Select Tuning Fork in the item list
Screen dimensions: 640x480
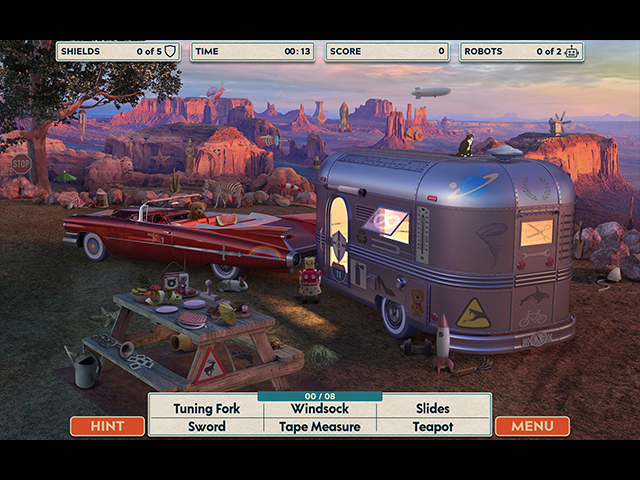click(207, 408)
